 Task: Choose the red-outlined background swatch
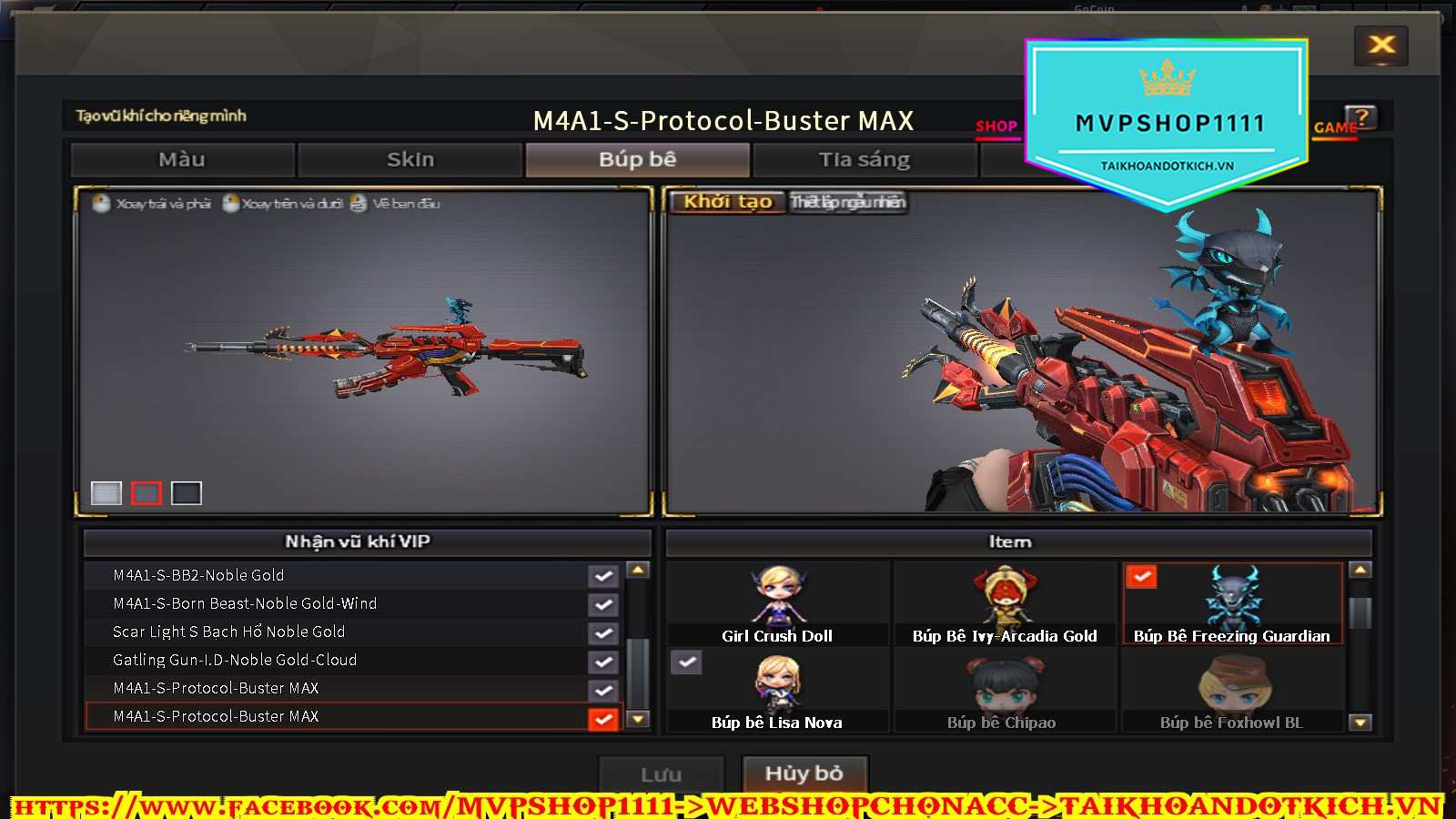pos(146,493)
